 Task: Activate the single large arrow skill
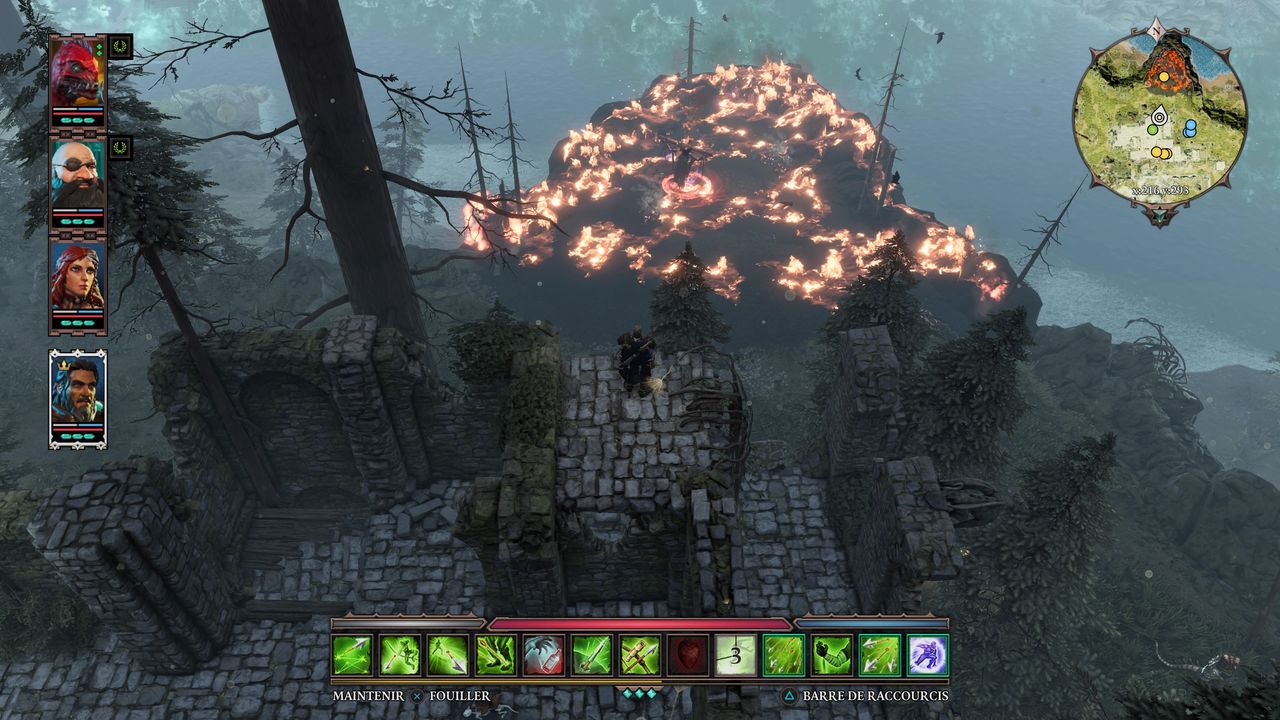(x=592, y=655)
